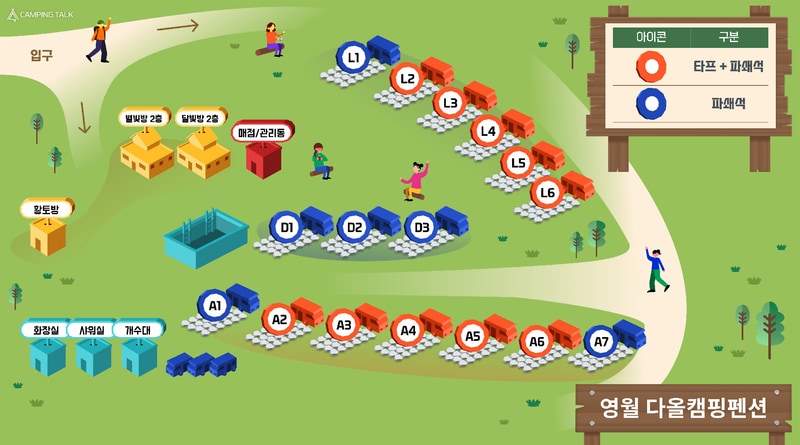Choose the L3 campsite marker
800x445 pixels.
(450, 102)
